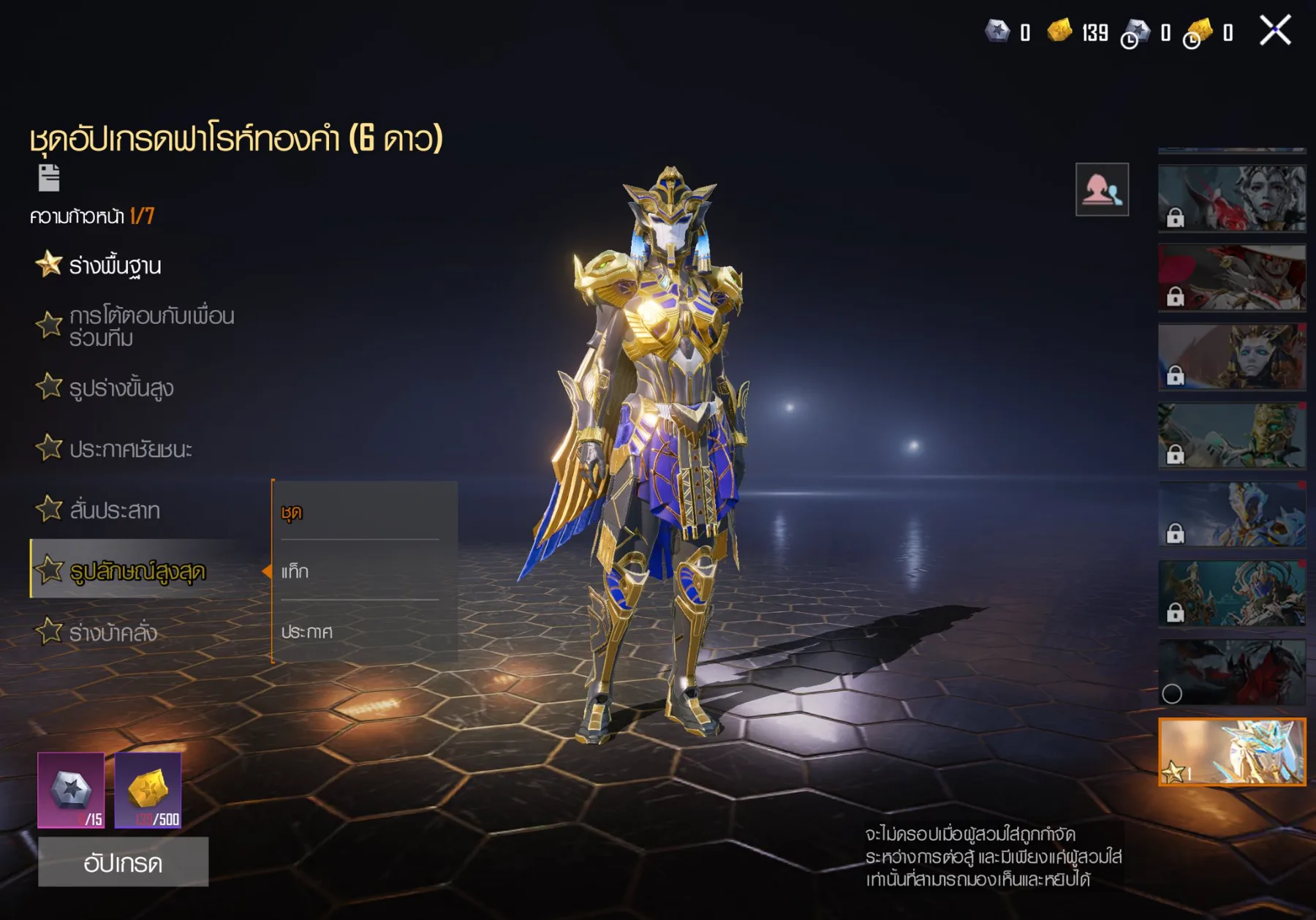Select the locked icy blue armor thumbnail
The width and height of the screenshot is (1316, 920).
point(1232,514)
